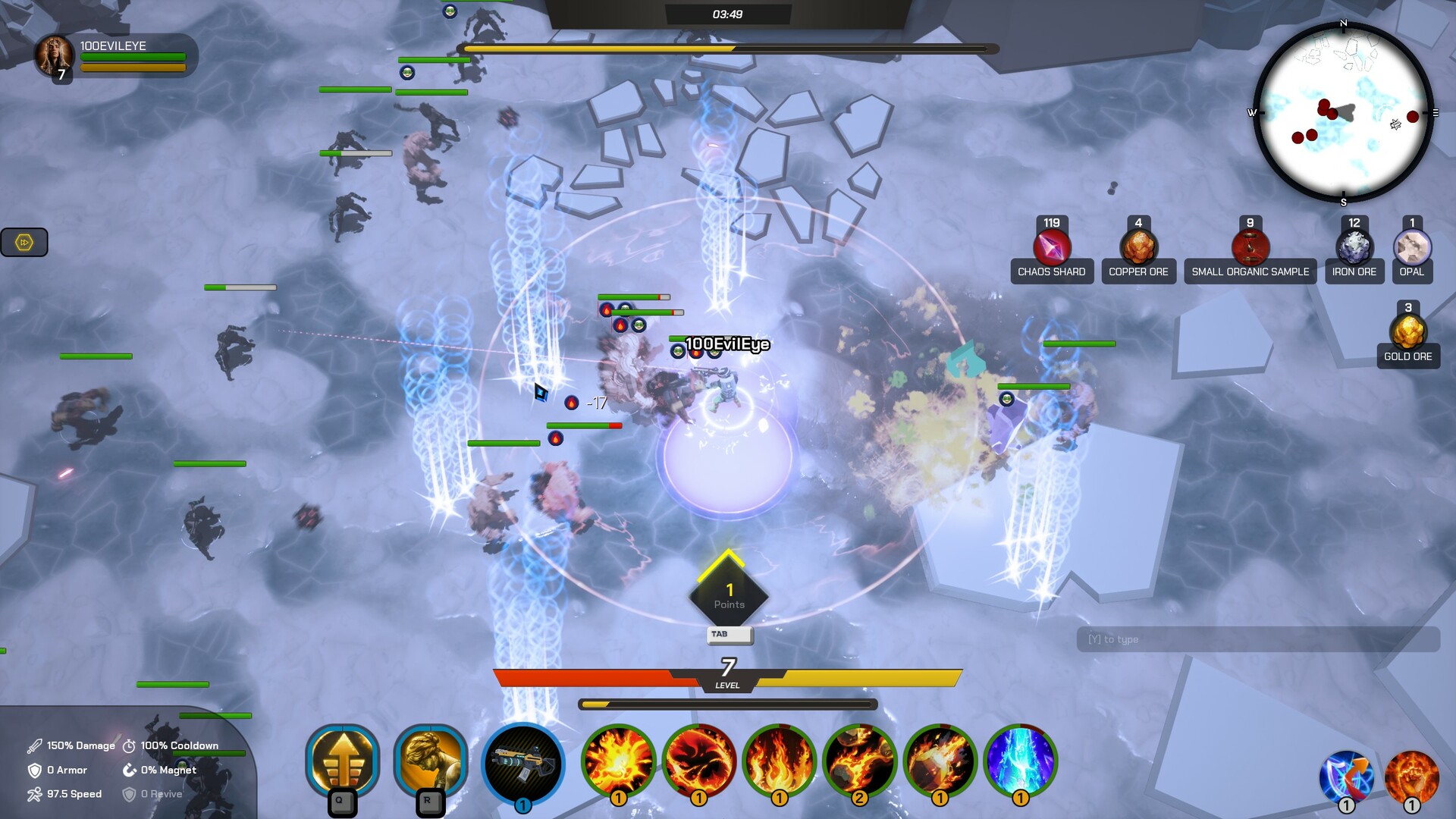Image resolution: width=1456 pixels, height=819 pixels.
Task: Toggle the hexagon indicator on left edge
Action: (24, 242)
